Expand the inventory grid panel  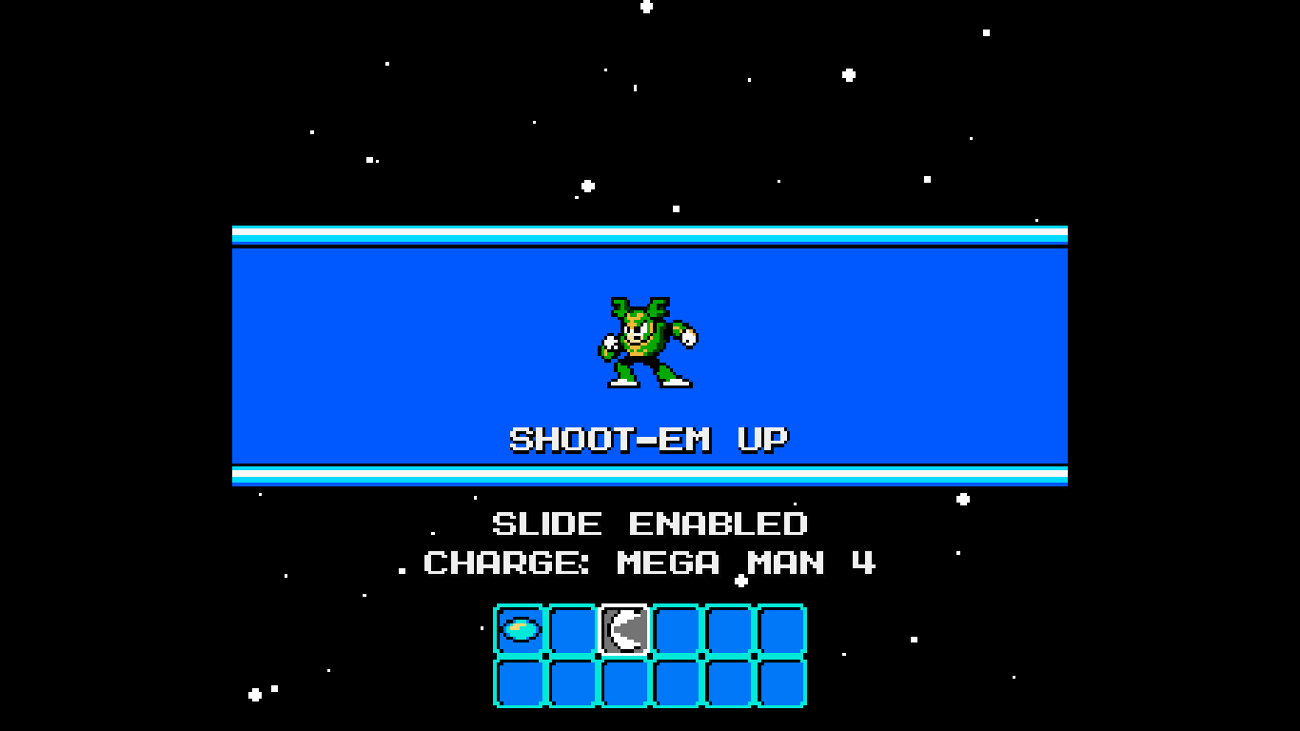[x=648, y=653]
